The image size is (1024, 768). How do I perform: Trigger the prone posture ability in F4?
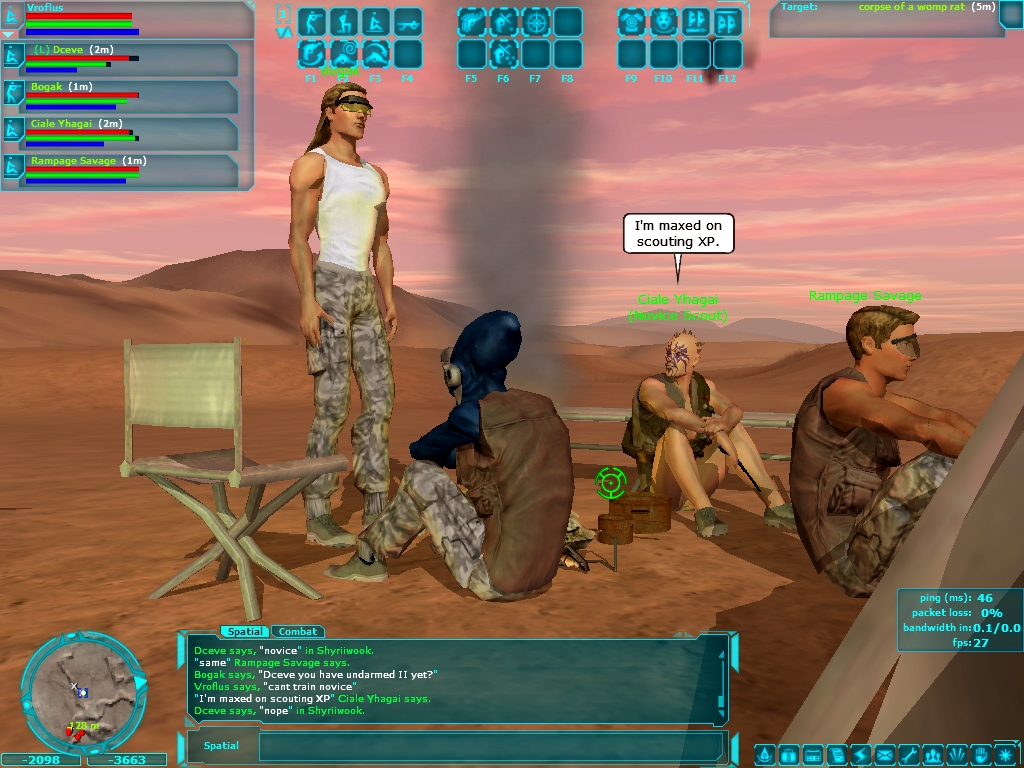pos(407,21)
